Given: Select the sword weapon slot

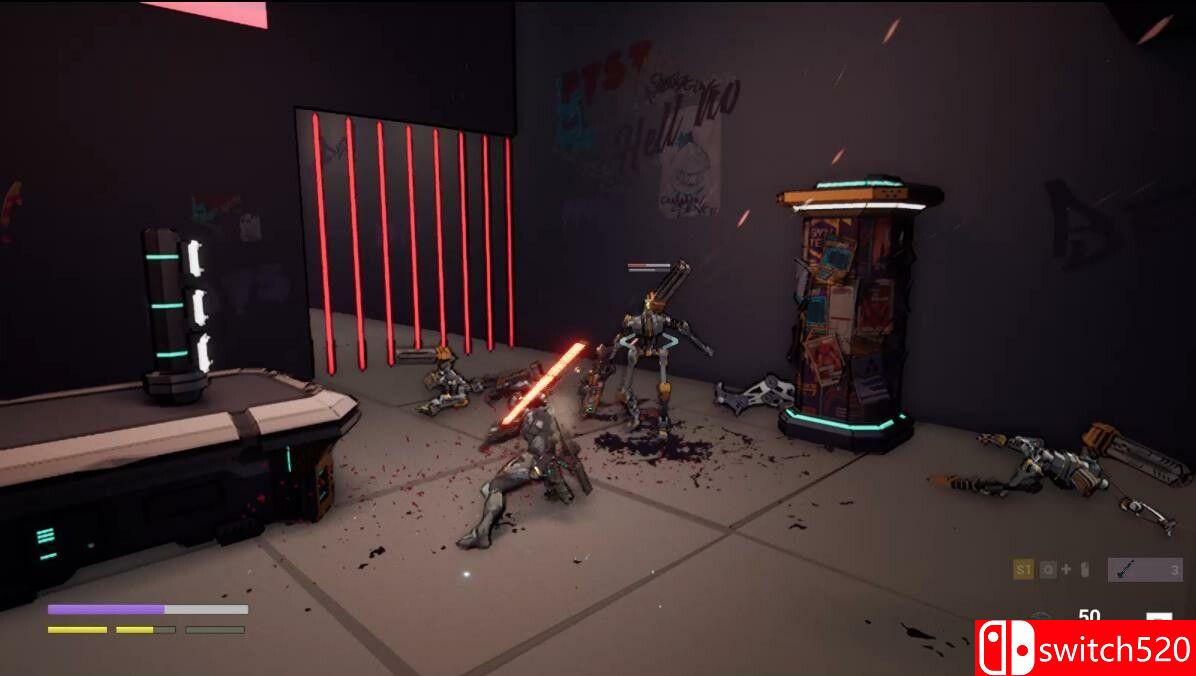Looking at the screenshot, I should [1144, 570].
